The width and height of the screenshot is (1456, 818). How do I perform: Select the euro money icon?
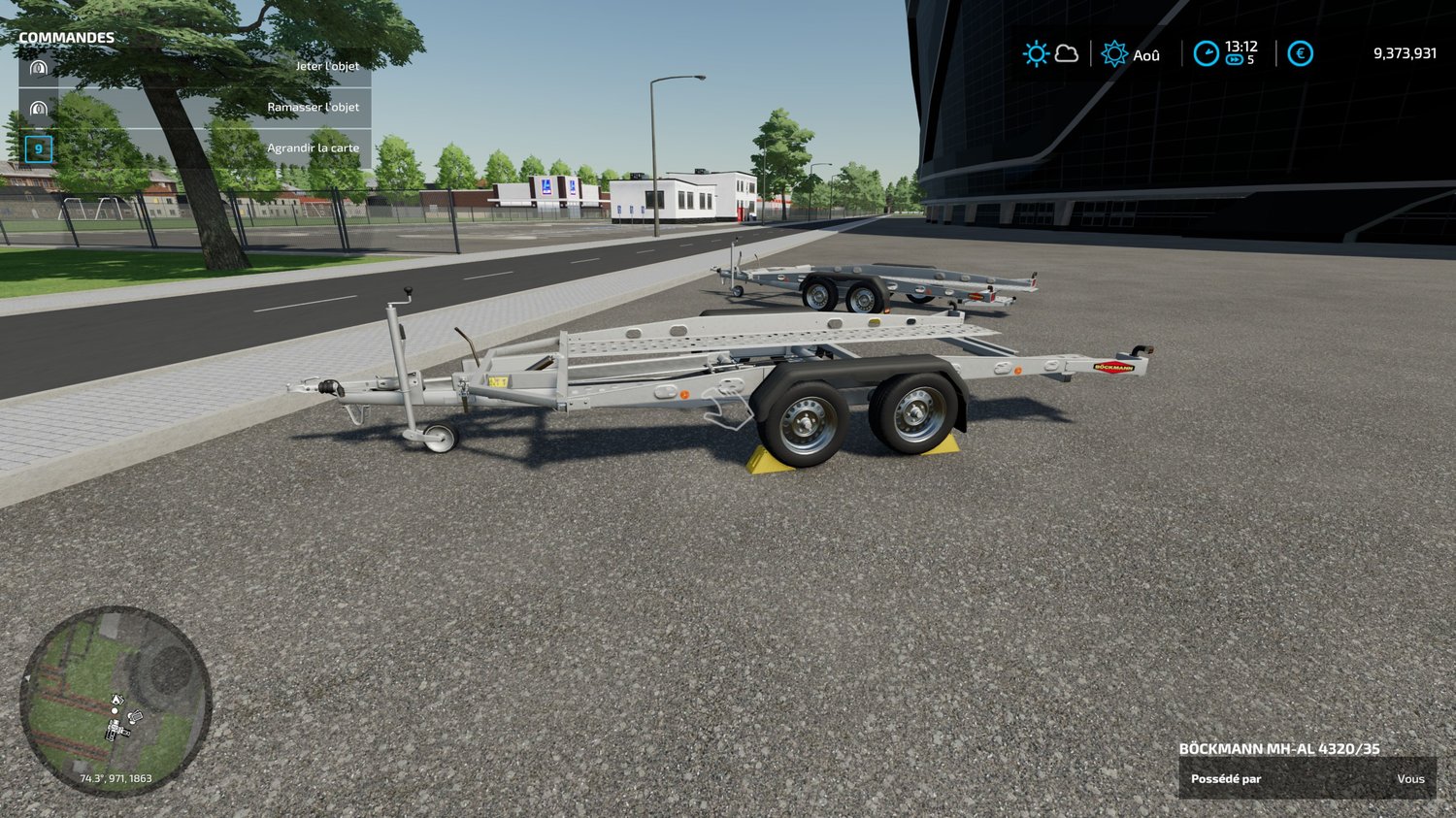coord(1300,53)
